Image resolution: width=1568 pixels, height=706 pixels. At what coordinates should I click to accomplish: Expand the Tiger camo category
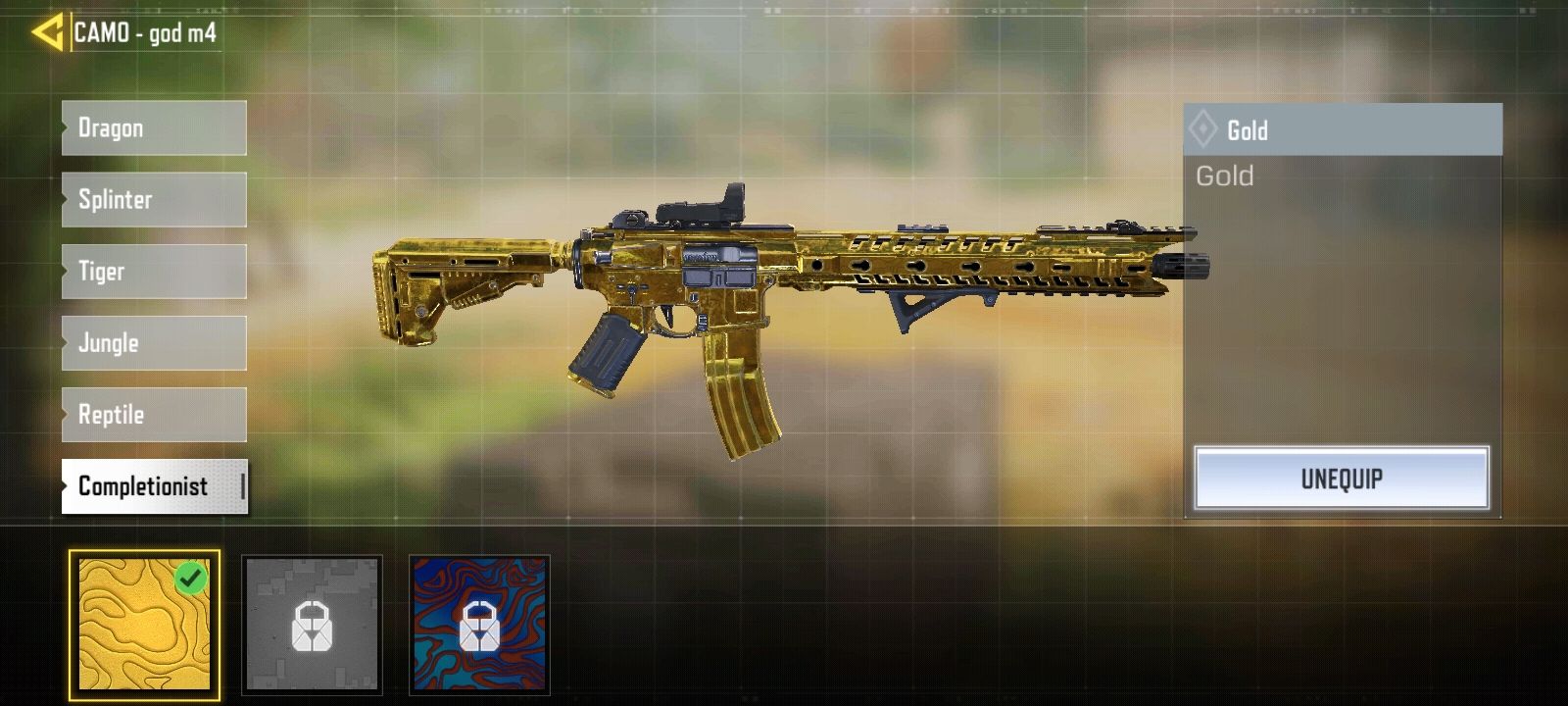tap(153, 271)
